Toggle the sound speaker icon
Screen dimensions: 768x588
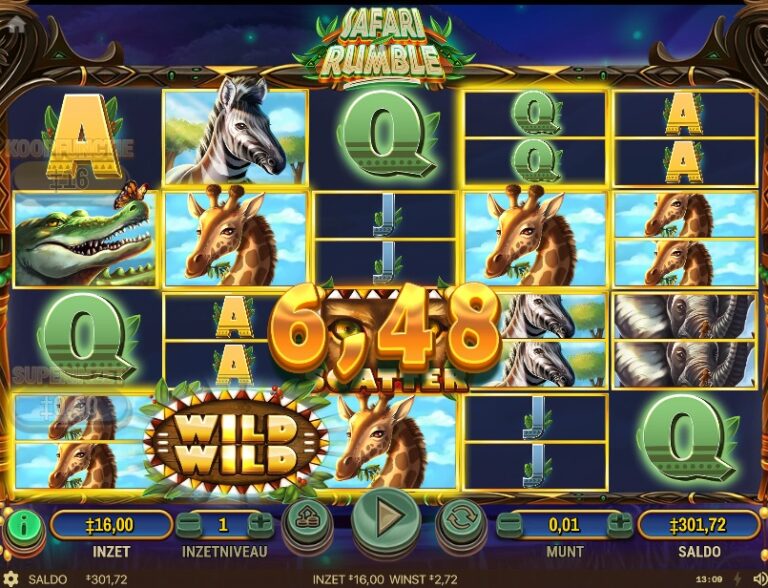pos(757,579)
